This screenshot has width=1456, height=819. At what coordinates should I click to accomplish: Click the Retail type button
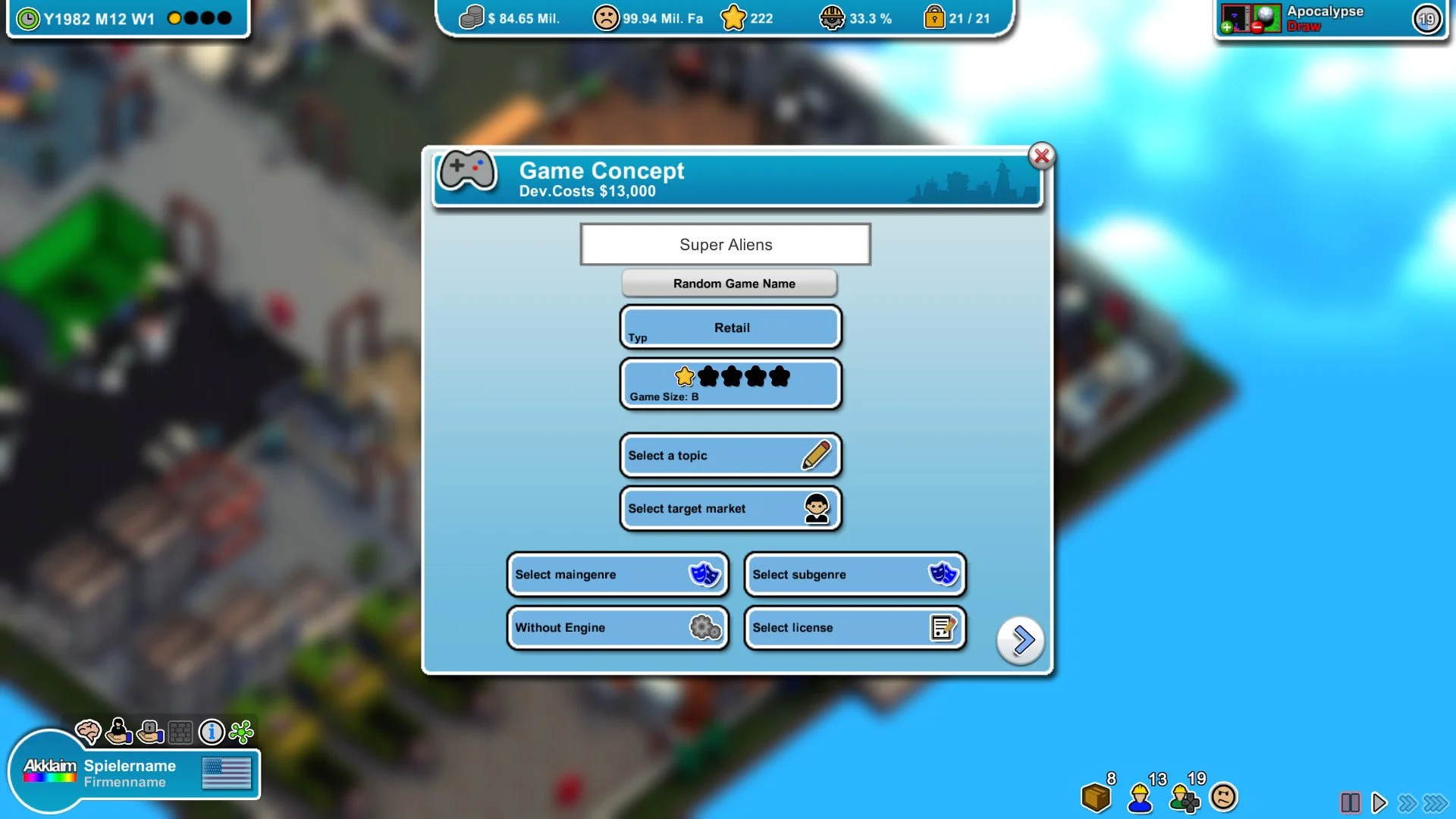tap(730, 327)
